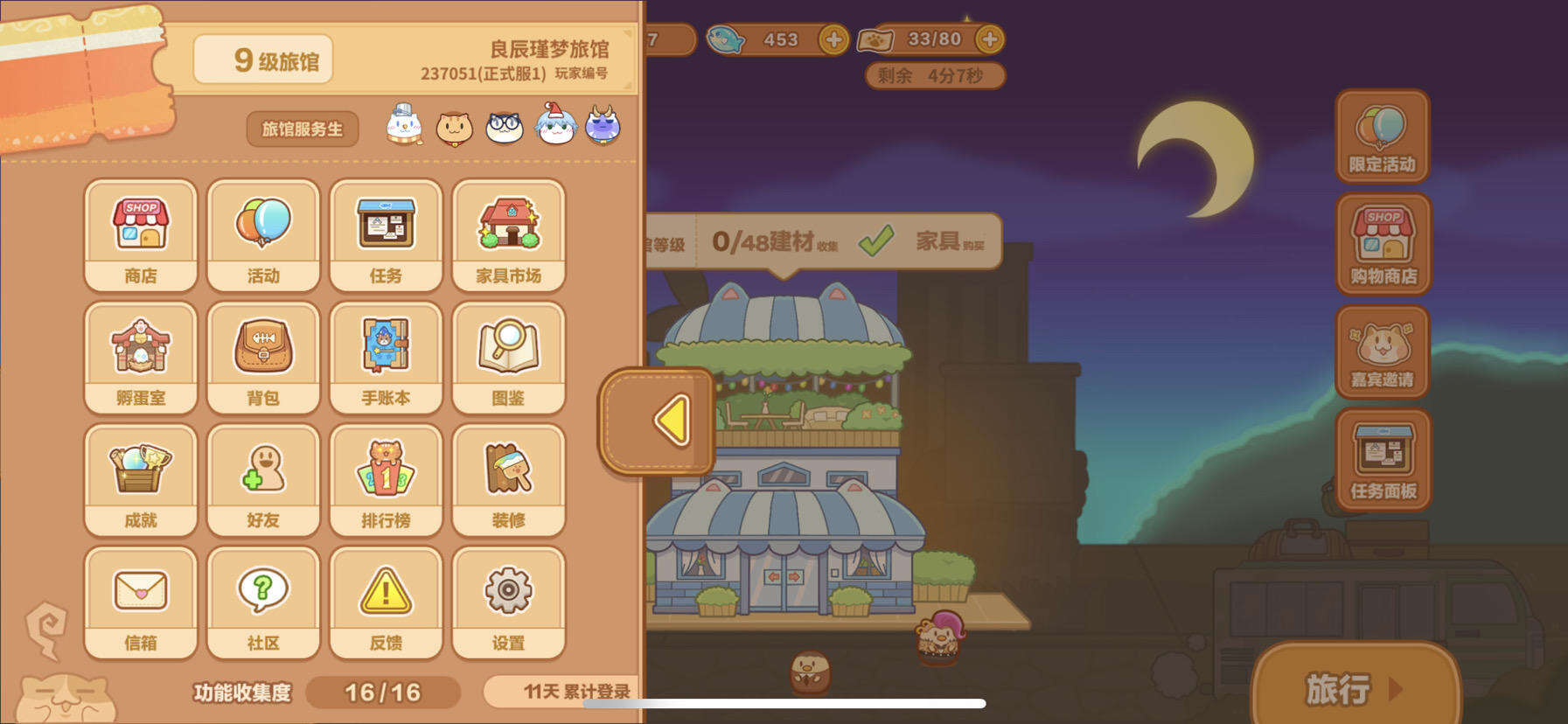Open 限定活动 limited events

tap(1382, 136)
